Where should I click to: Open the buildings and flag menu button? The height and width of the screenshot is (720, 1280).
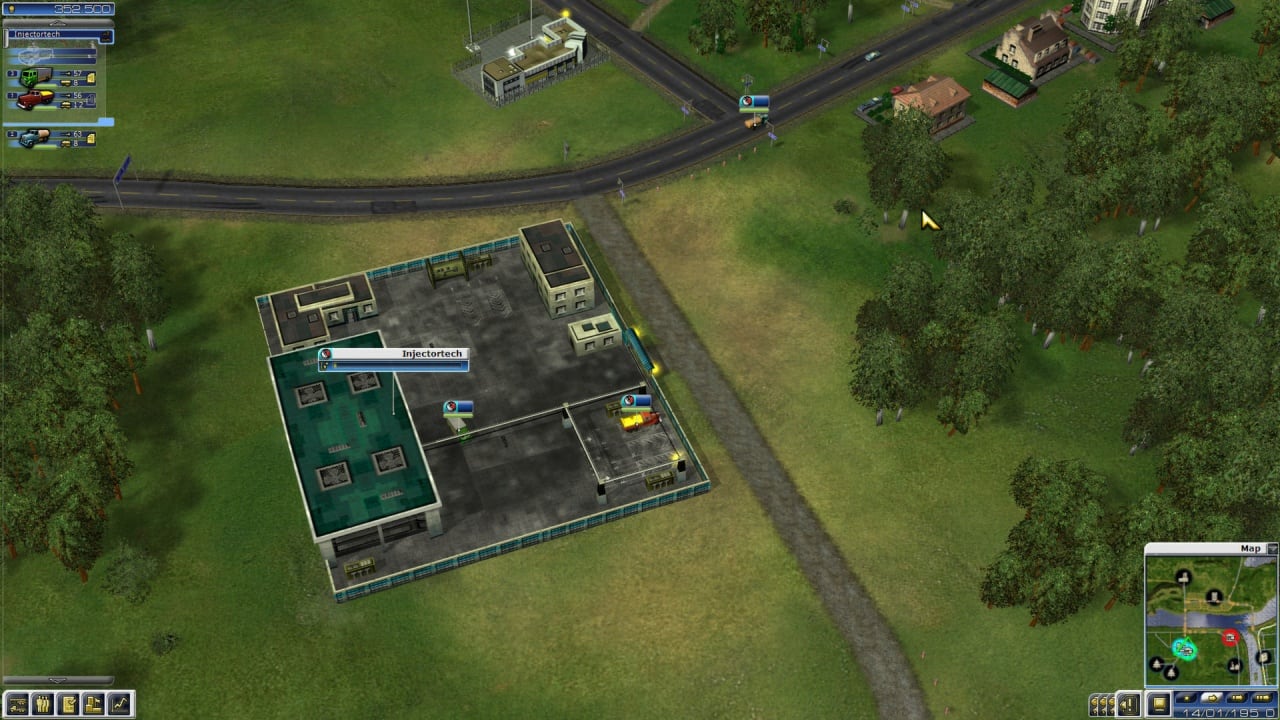[x=94, y=704]
